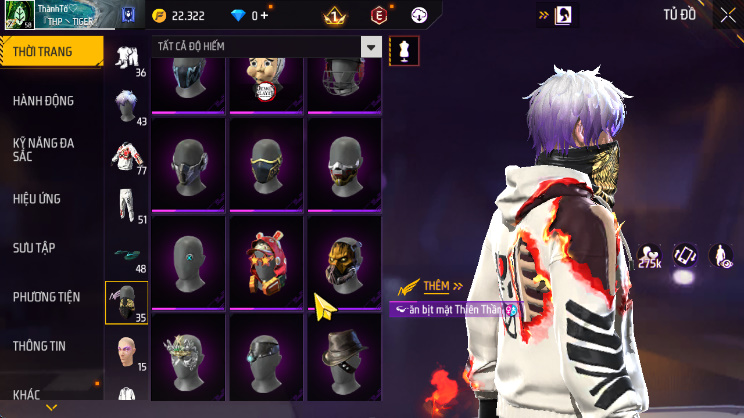This screenshot has width=744, height=418.
Task: Open the pants subcategory showing 51 items
Action: [127, 205]
